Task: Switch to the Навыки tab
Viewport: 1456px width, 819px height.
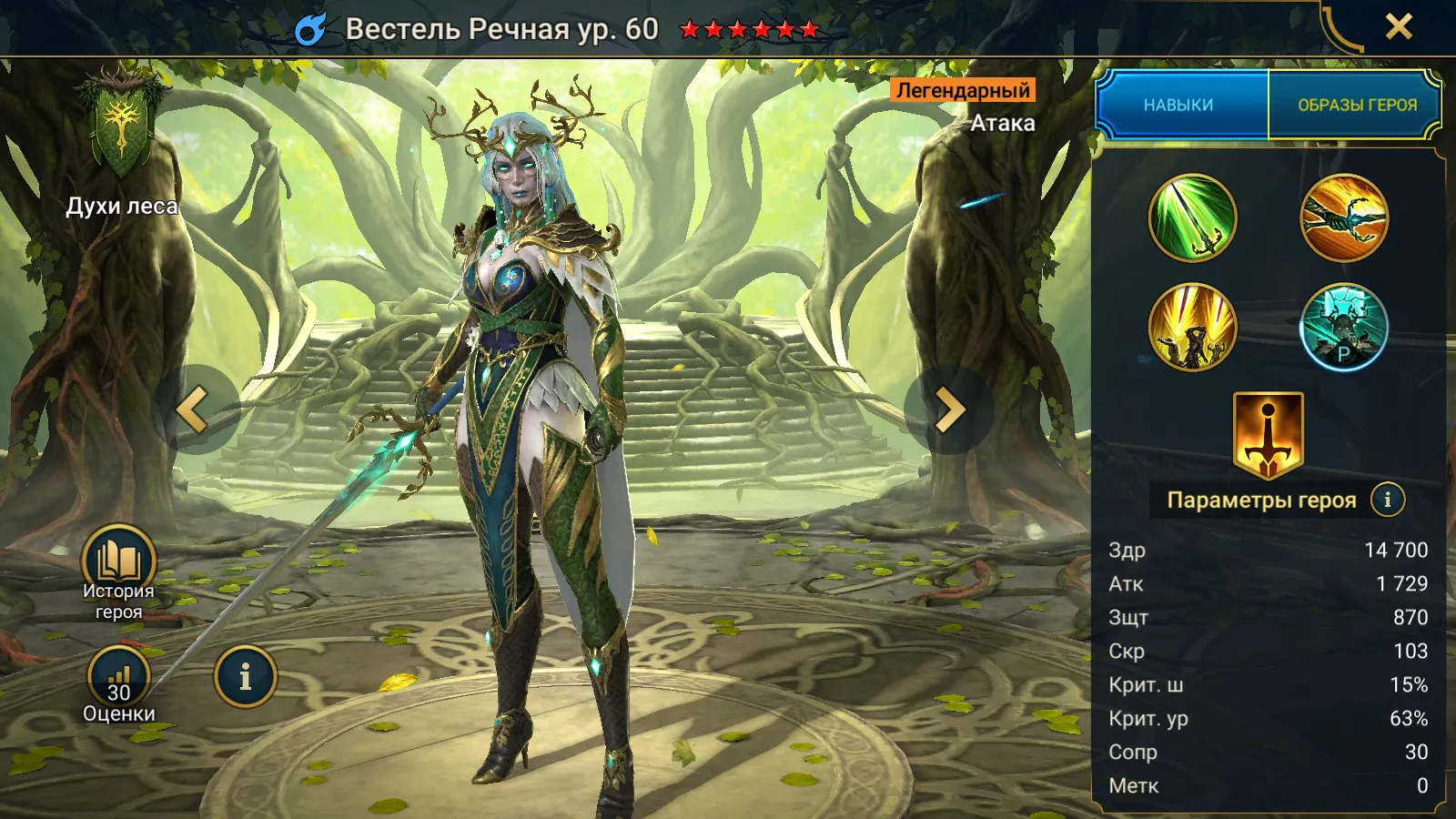Action: [x=1179, y=105]
